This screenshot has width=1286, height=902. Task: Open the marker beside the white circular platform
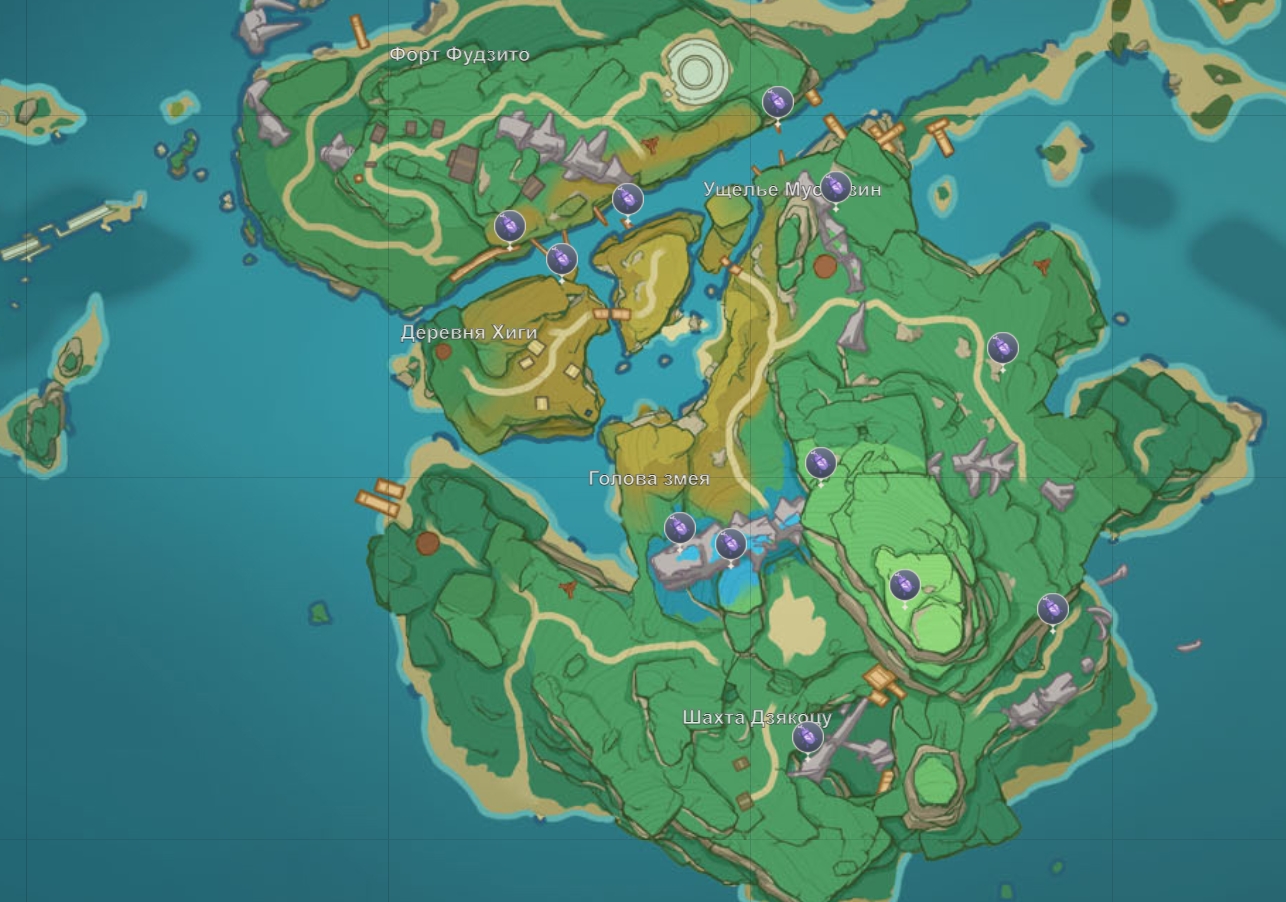[x=777, y=102]
